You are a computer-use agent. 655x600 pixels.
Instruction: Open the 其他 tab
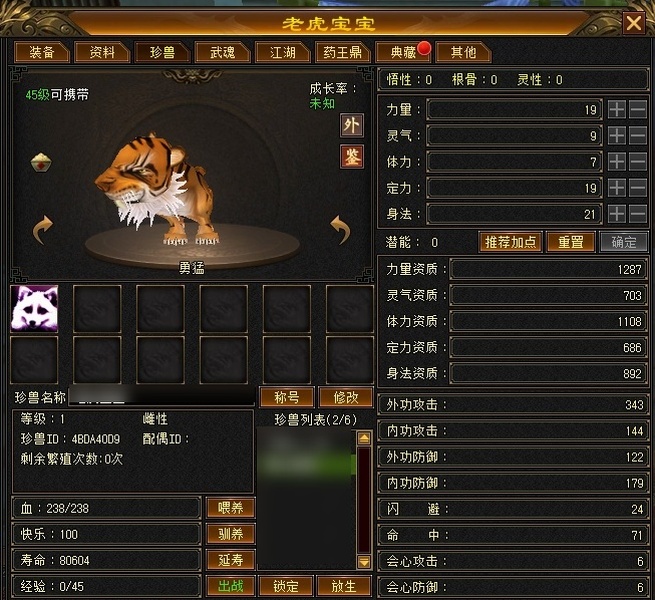tap(463, 52)
